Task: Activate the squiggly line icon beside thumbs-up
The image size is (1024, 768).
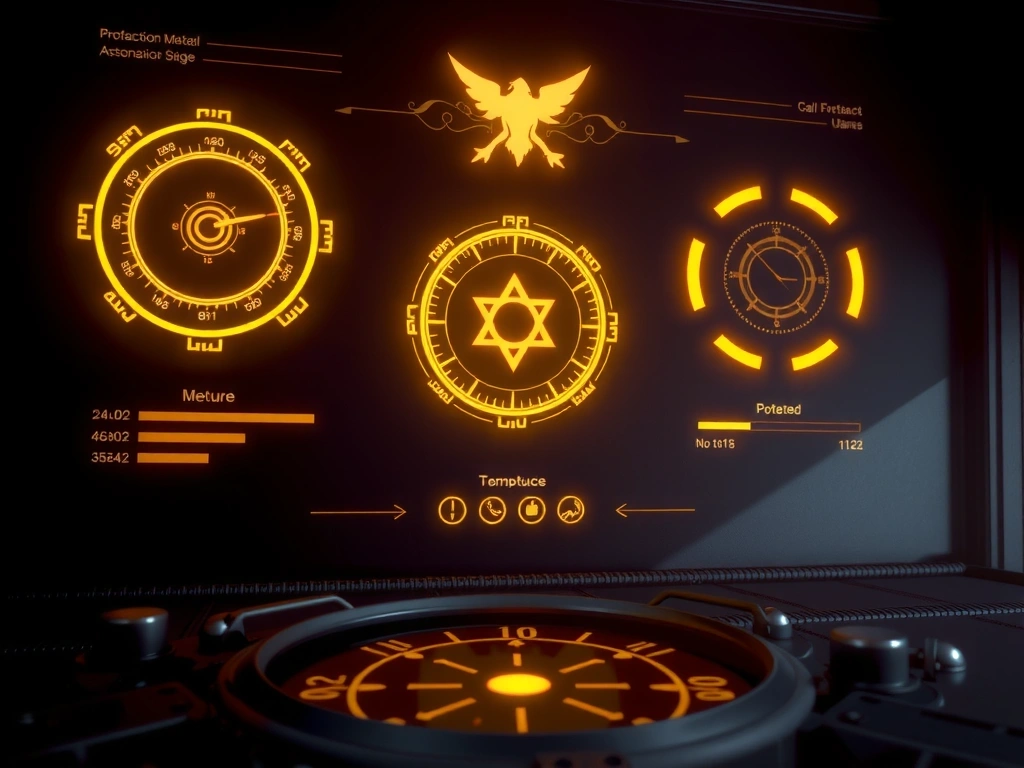Action: tap(570, 511)
